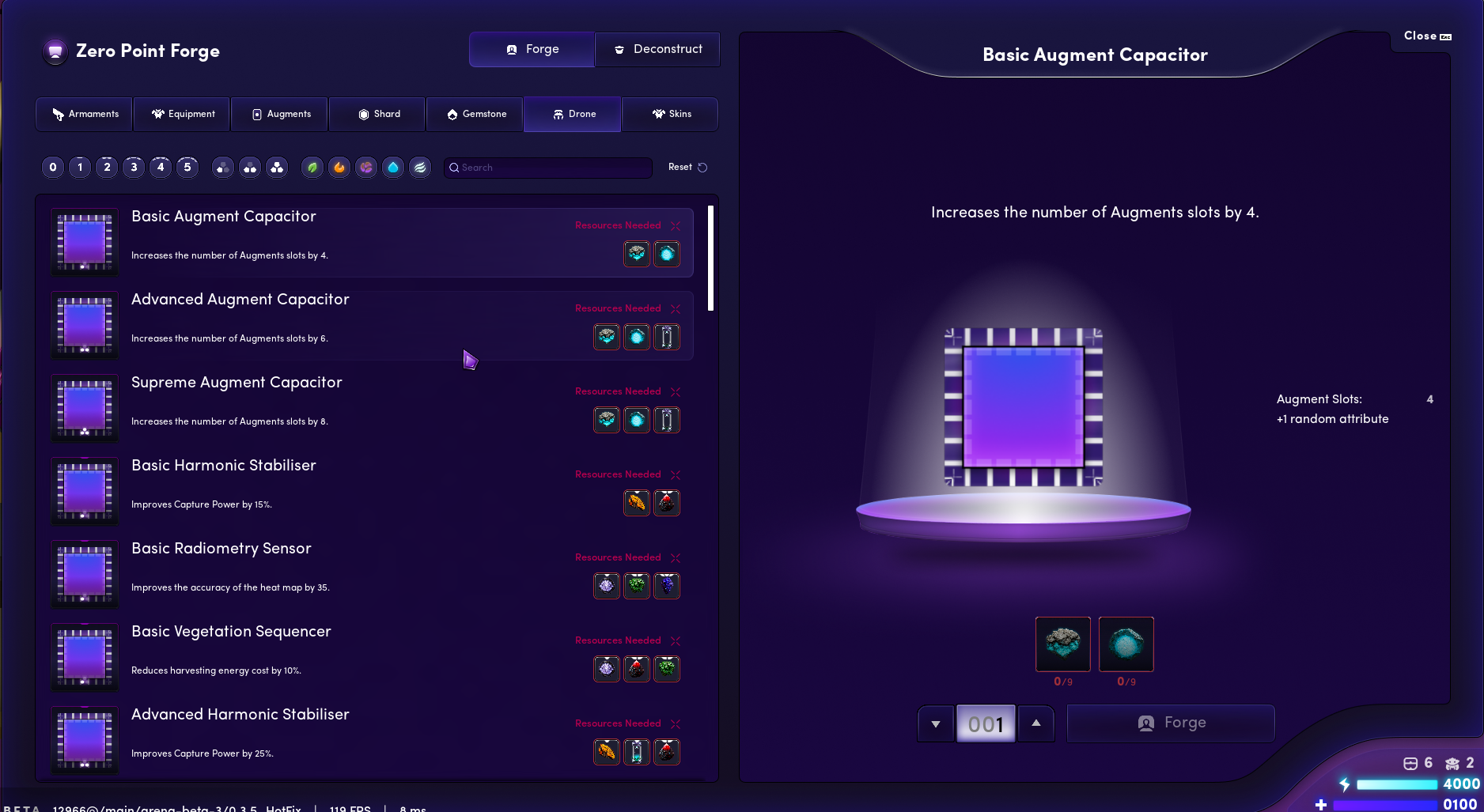Switch to the Deconstruct mode
The image size is (1484, 812).
tap(657, 49)
